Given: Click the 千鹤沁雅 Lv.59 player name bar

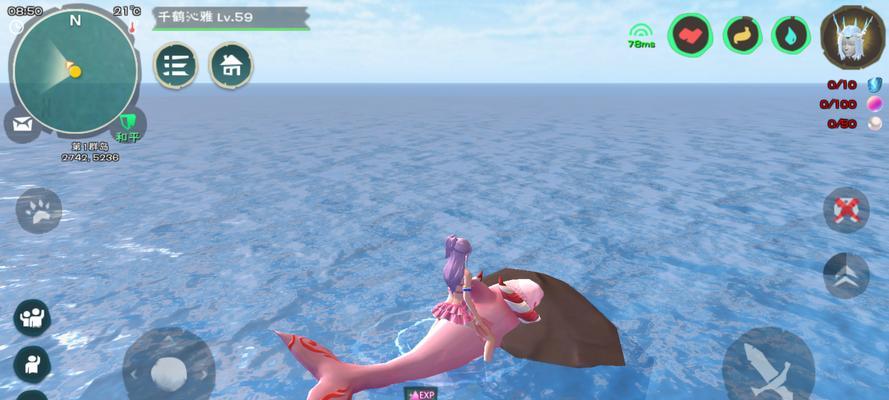Looking at the screenshot, I should pyautogui.click(x=230, y=17).
